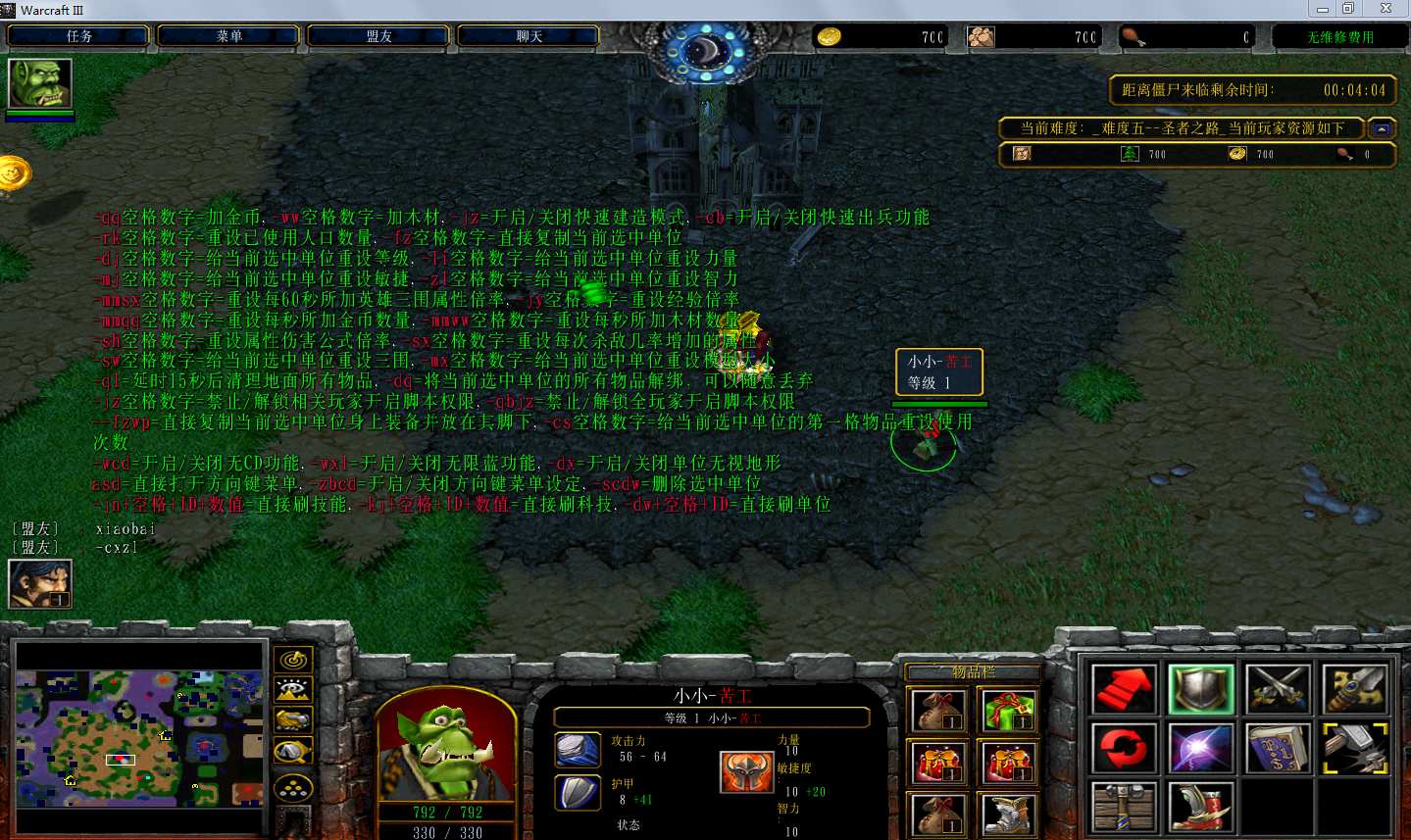
Task: Close the Warcraft III window
Action: [x=1386, y=9]
